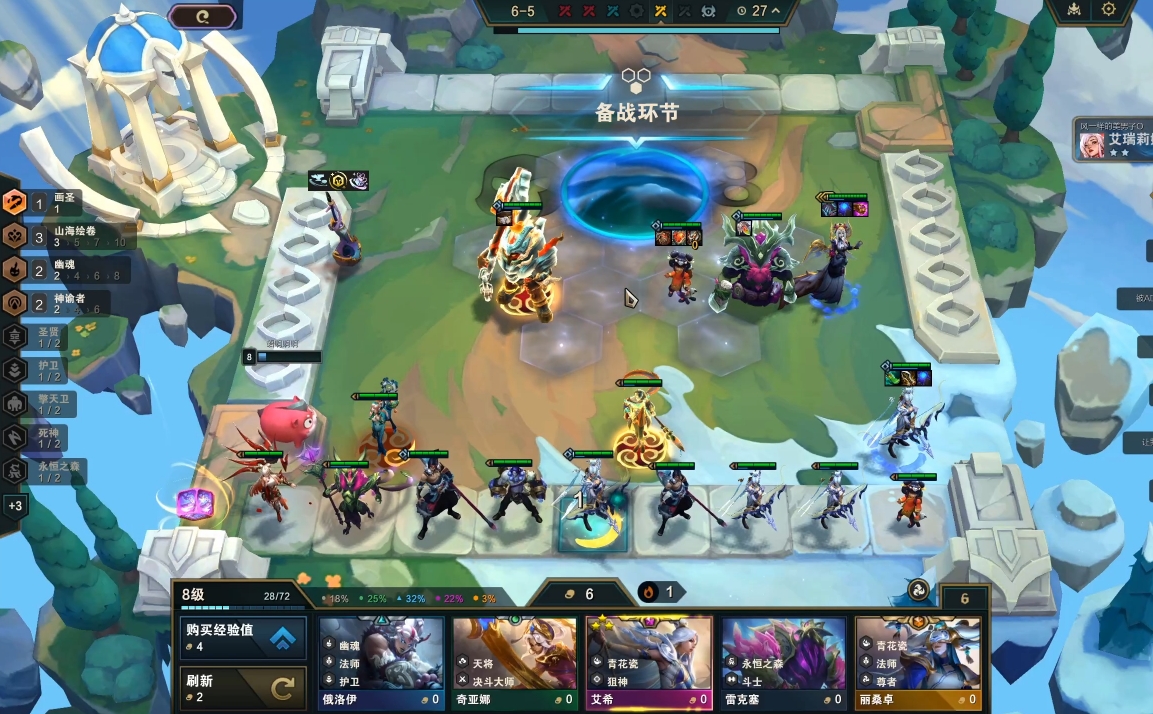Select the 擎天卫 trait entry
1153x714 pixels.
[x=45, y=404]
